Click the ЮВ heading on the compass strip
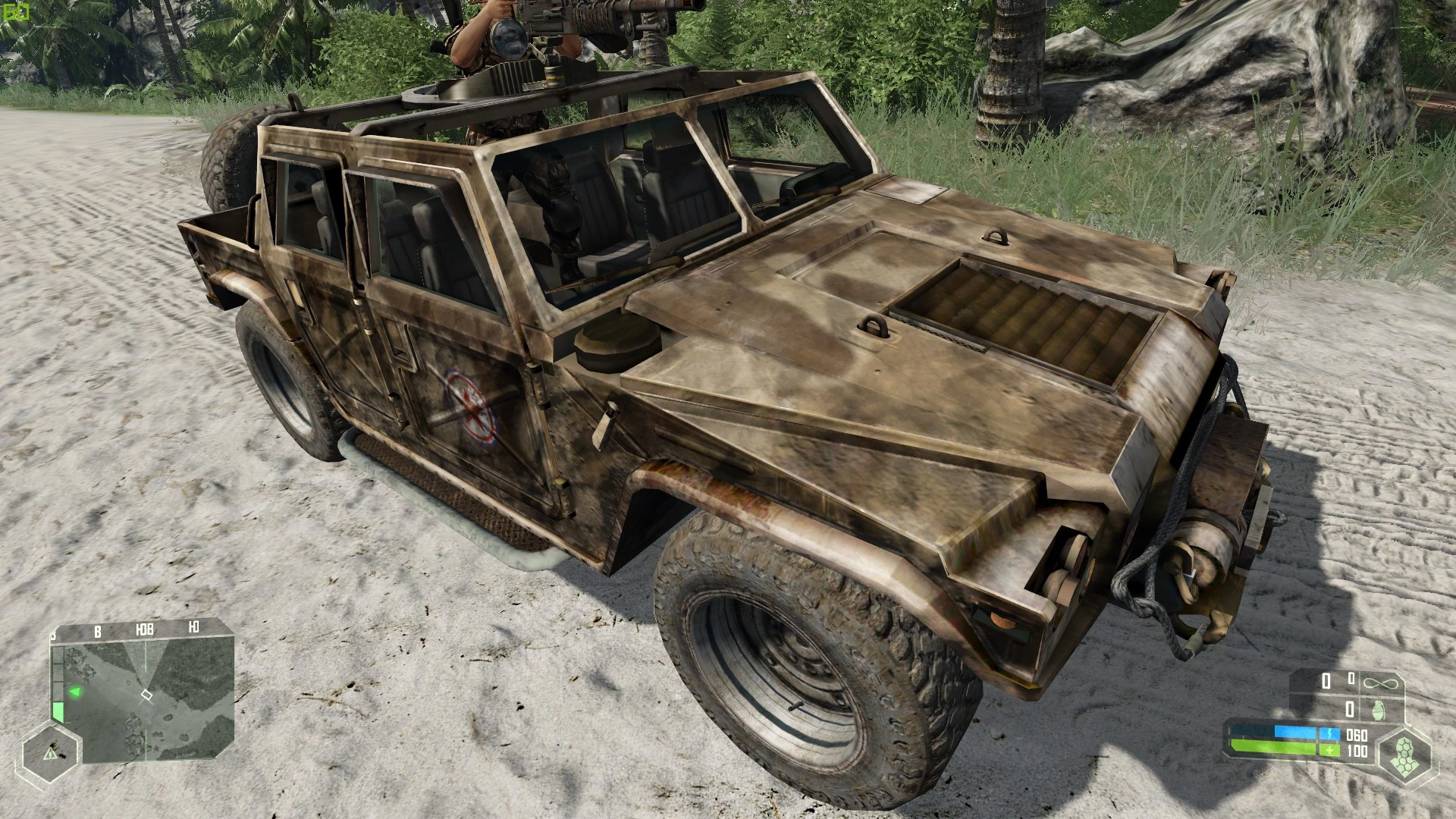Viewport: 1456px width, 819px height. point(145,629)
